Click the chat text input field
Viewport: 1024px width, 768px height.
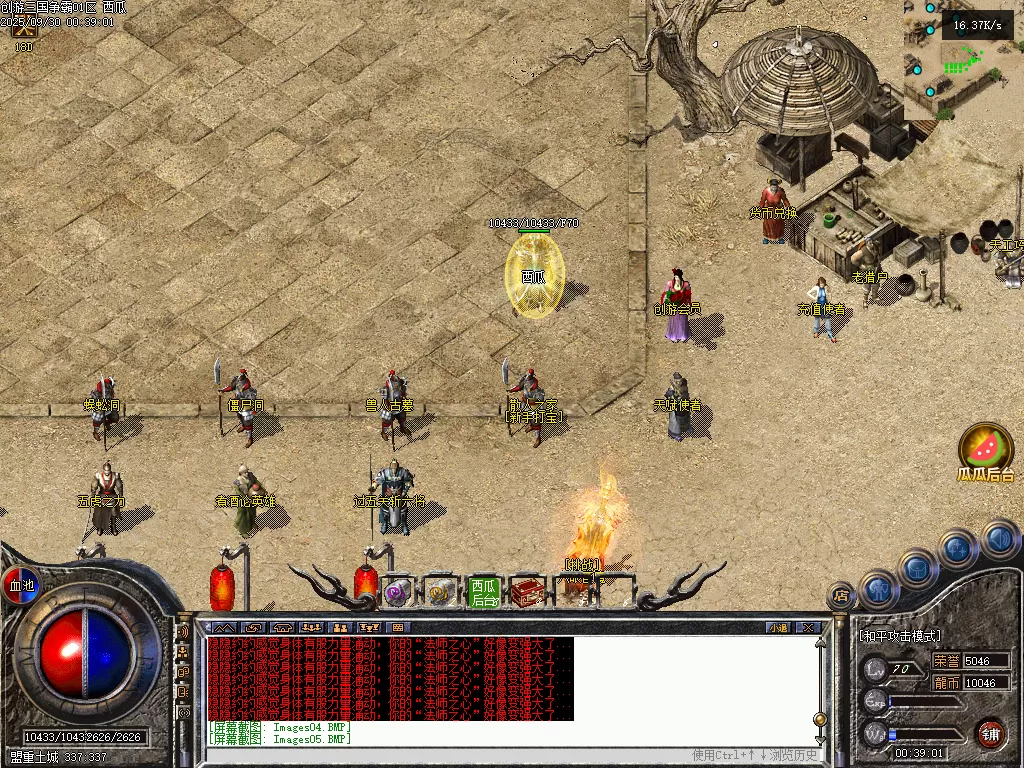pos(450,754)
